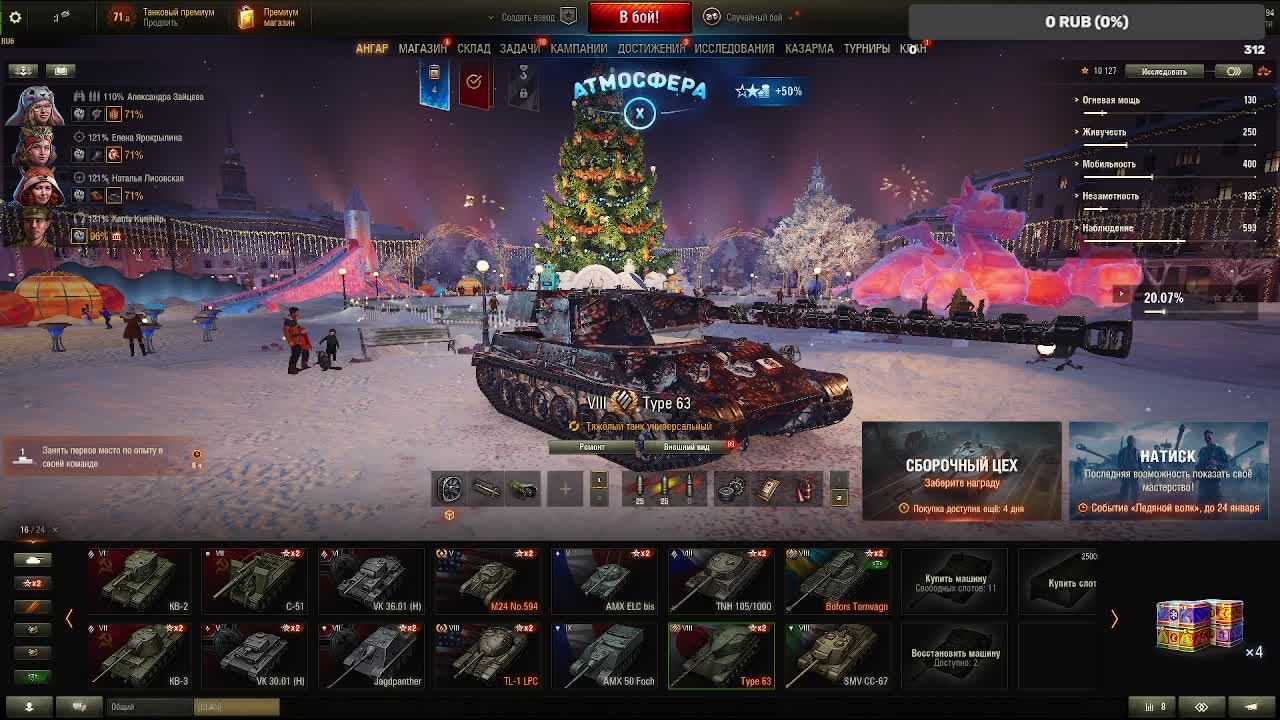Open "Восстановить машину" slot
This screenshot has width=1280, height=720.
[x=955, y=656]
